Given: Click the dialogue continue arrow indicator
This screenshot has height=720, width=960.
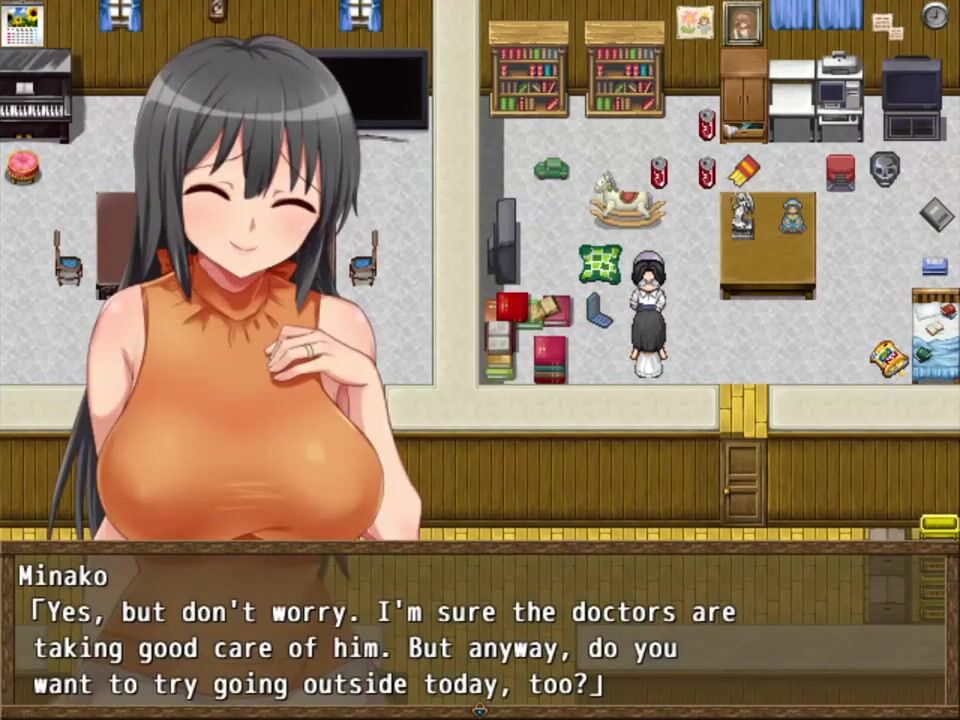Looking at the screenshot, I should click(x=479, y=710).
